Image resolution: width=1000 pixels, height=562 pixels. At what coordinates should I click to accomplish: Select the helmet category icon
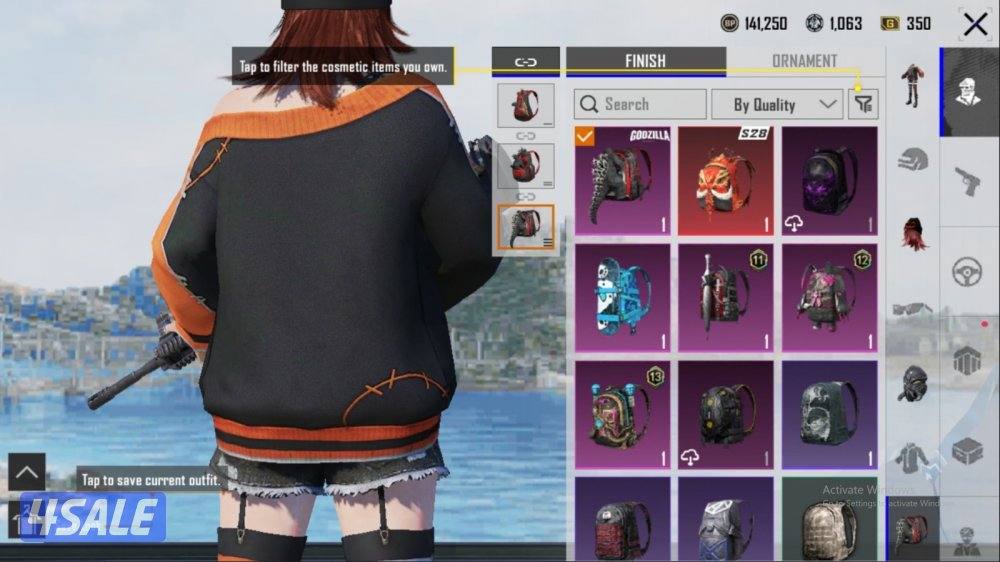[x=913, y=158]
